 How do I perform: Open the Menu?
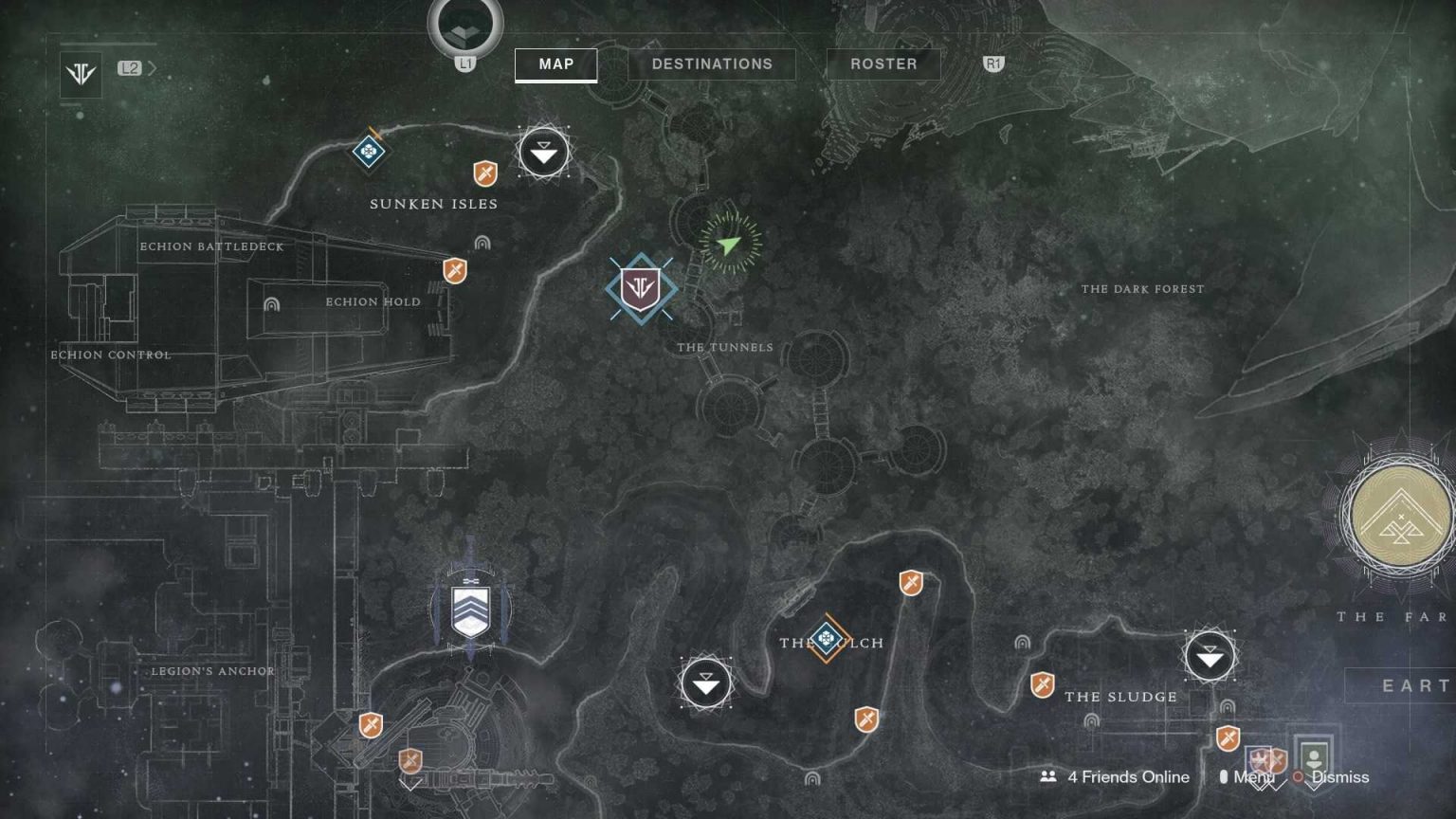(x=1253, y=776)
